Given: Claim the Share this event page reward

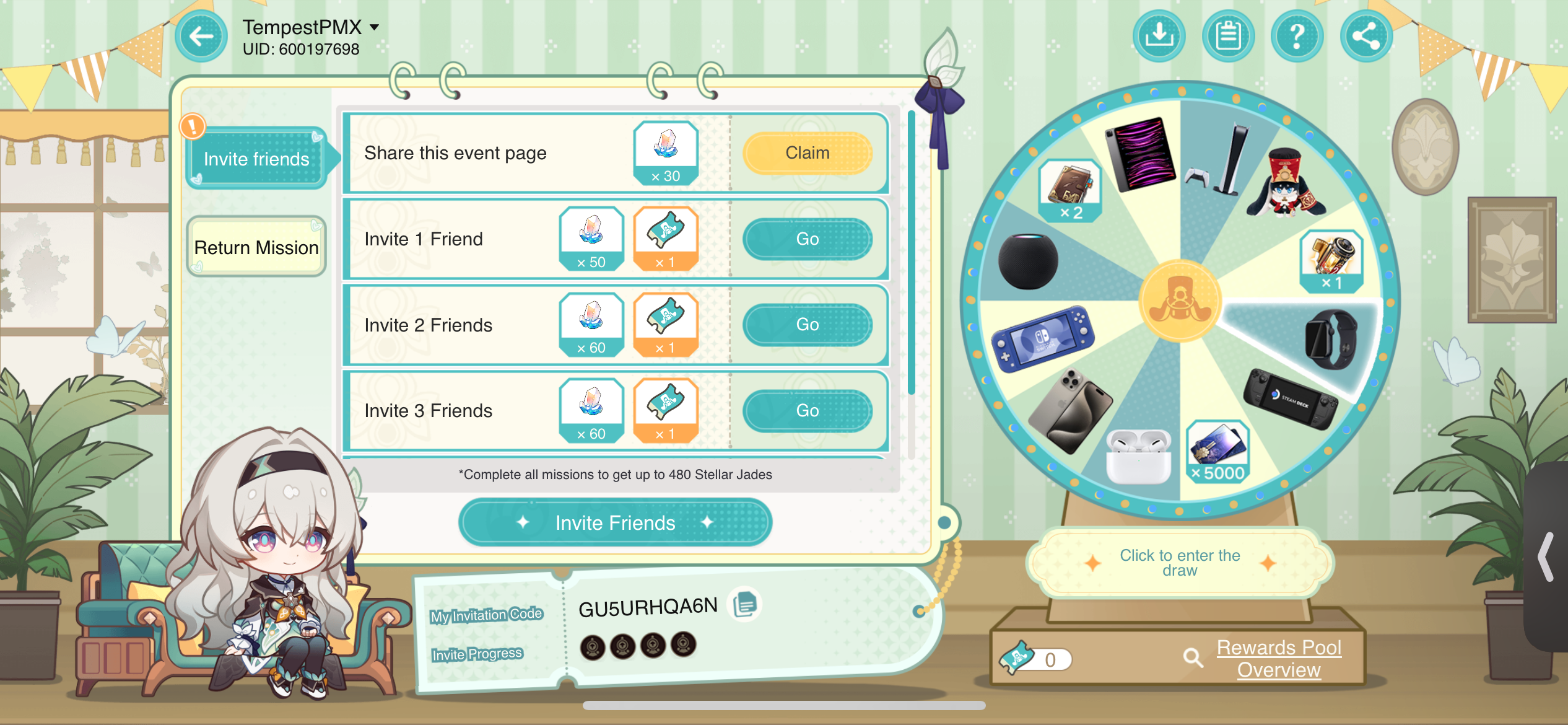Looking at the screenshot, I should point(808,152).
